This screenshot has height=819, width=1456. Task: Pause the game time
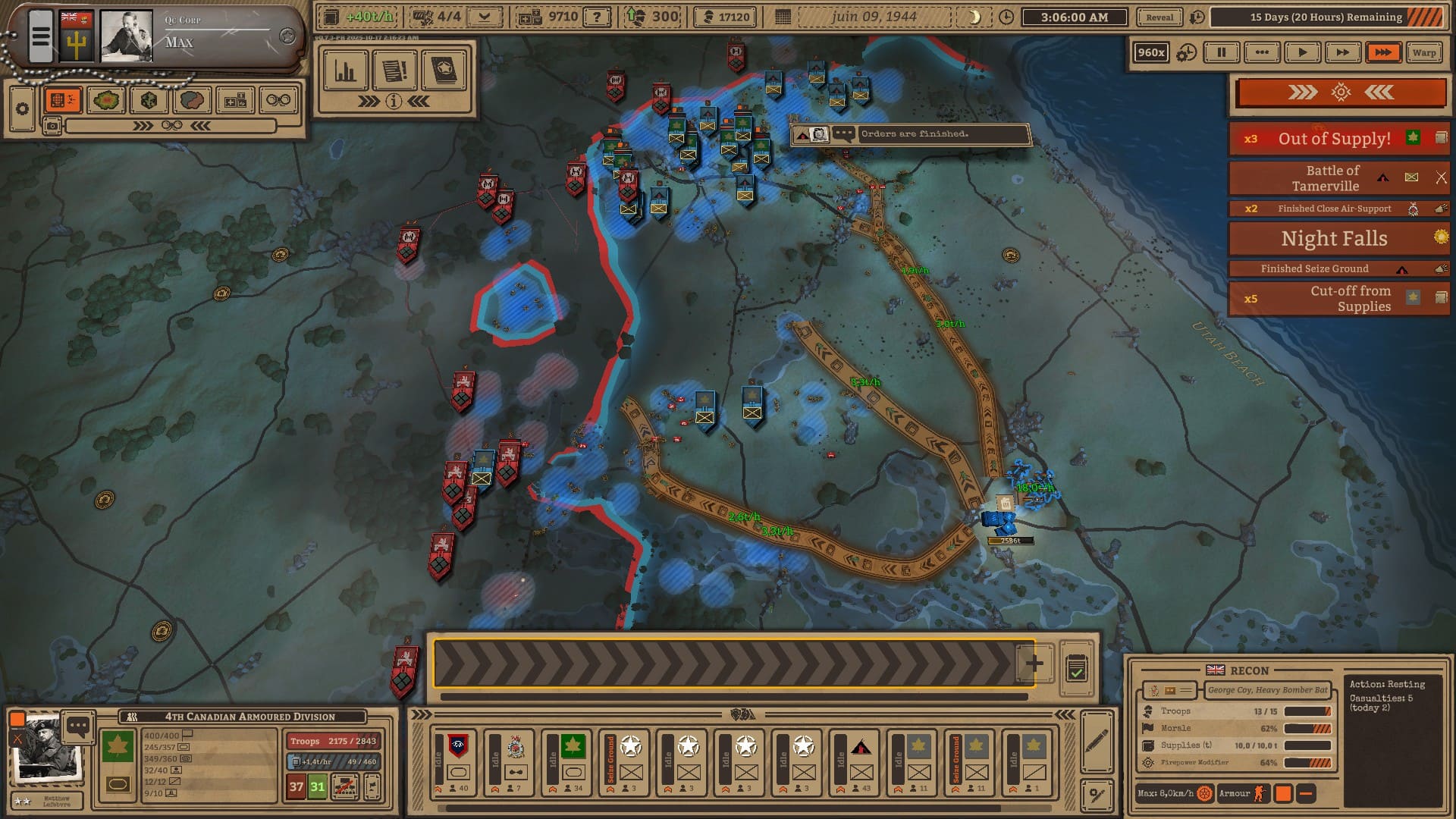[1221, 52]
